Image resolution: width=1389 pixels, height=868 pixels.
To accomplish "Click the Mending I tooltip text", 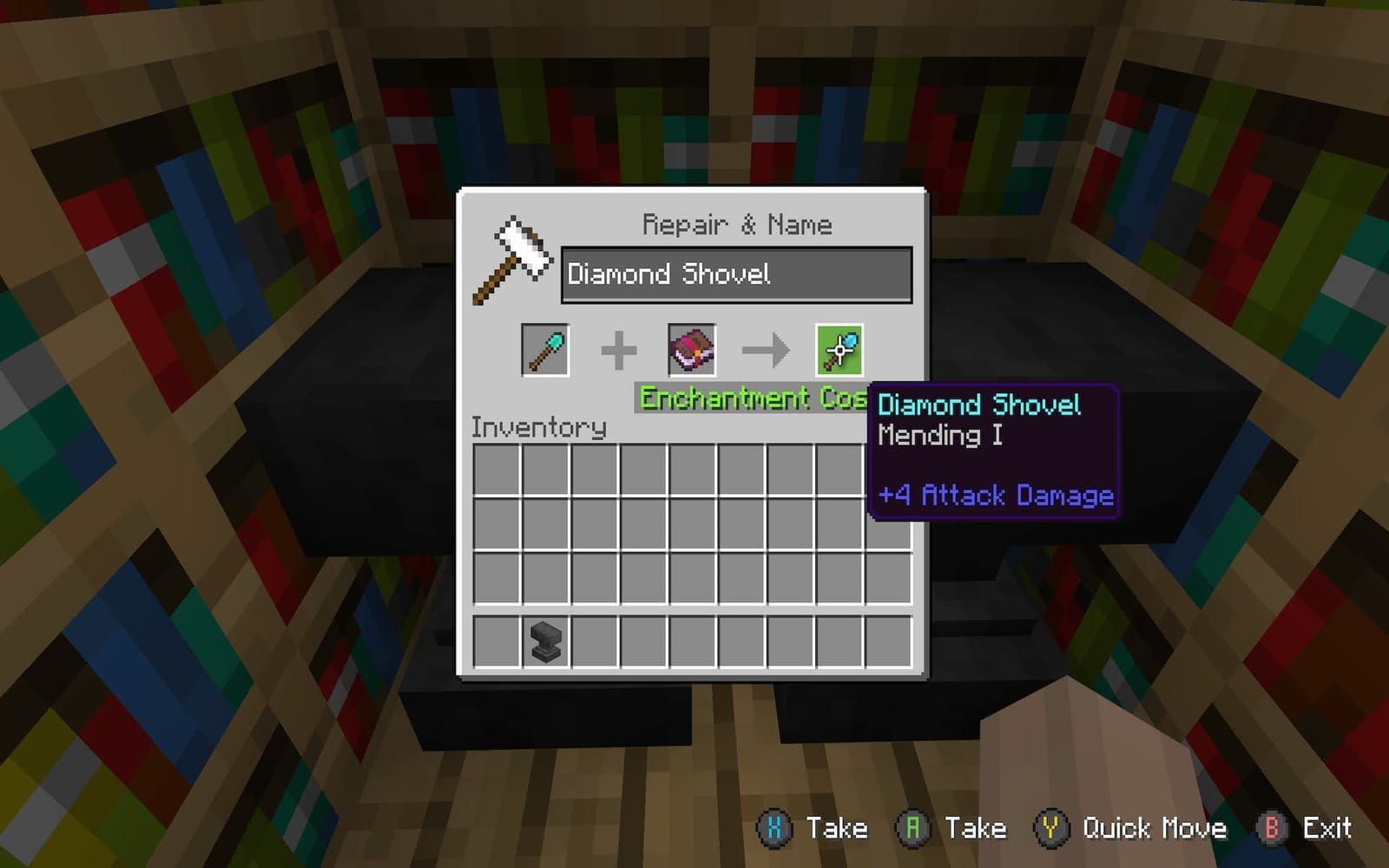I will 938,437.
